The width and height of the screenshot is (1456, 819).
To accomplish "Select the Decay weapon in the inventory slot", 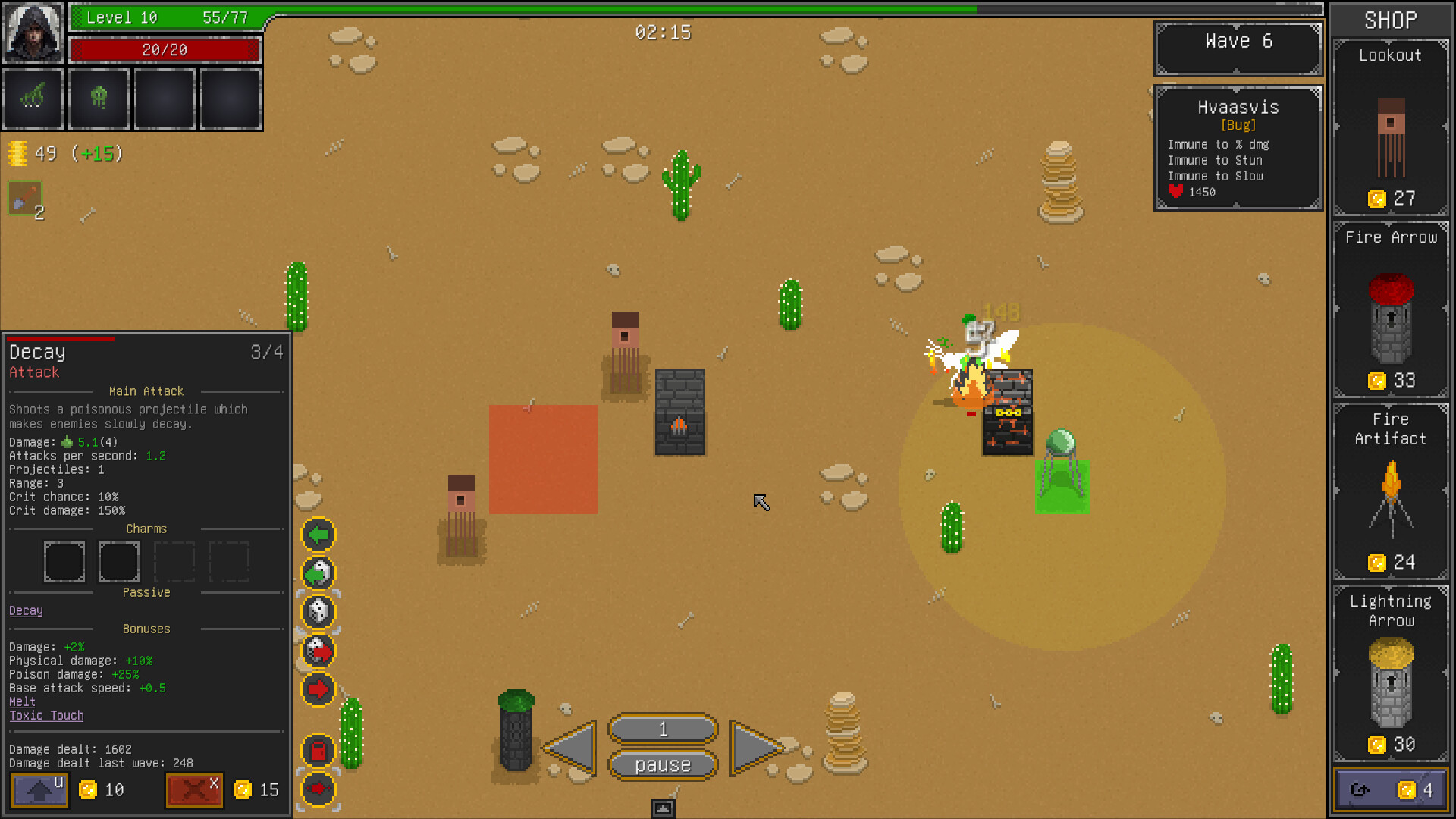I will pos(33,99).
